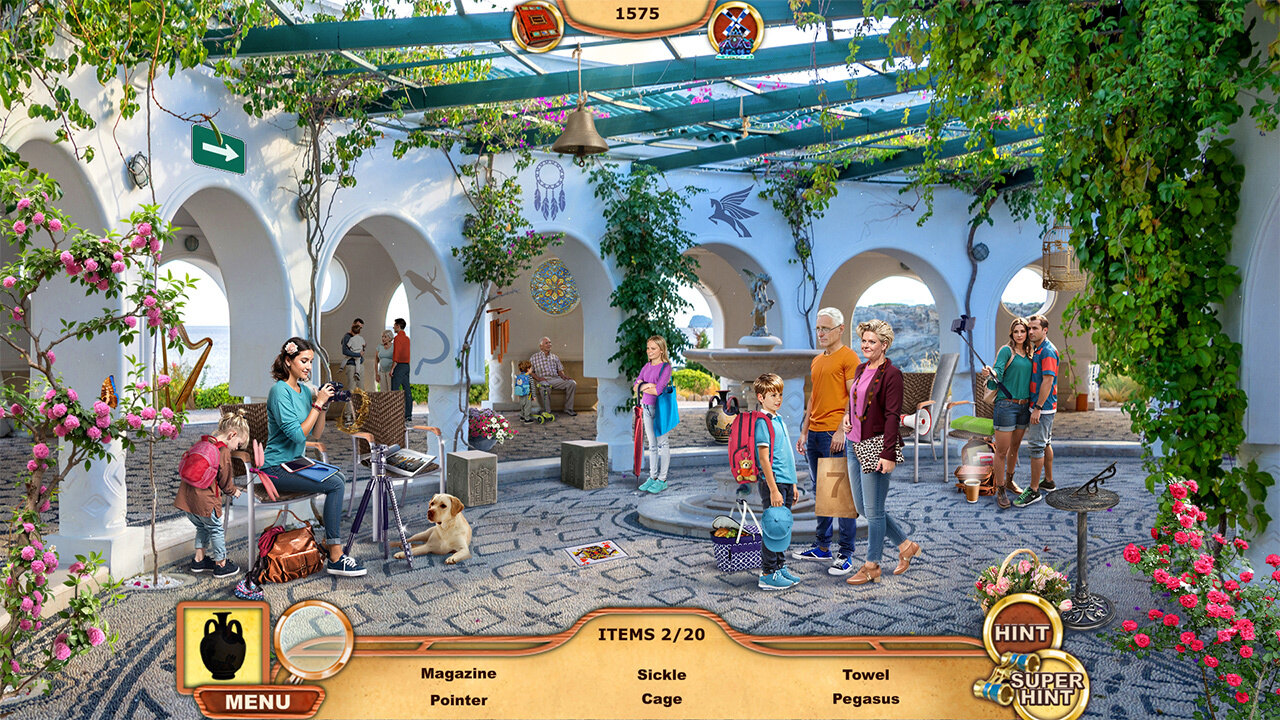Choose Cage from the item list
This screenshot has height=720, width=1280.
661,699
